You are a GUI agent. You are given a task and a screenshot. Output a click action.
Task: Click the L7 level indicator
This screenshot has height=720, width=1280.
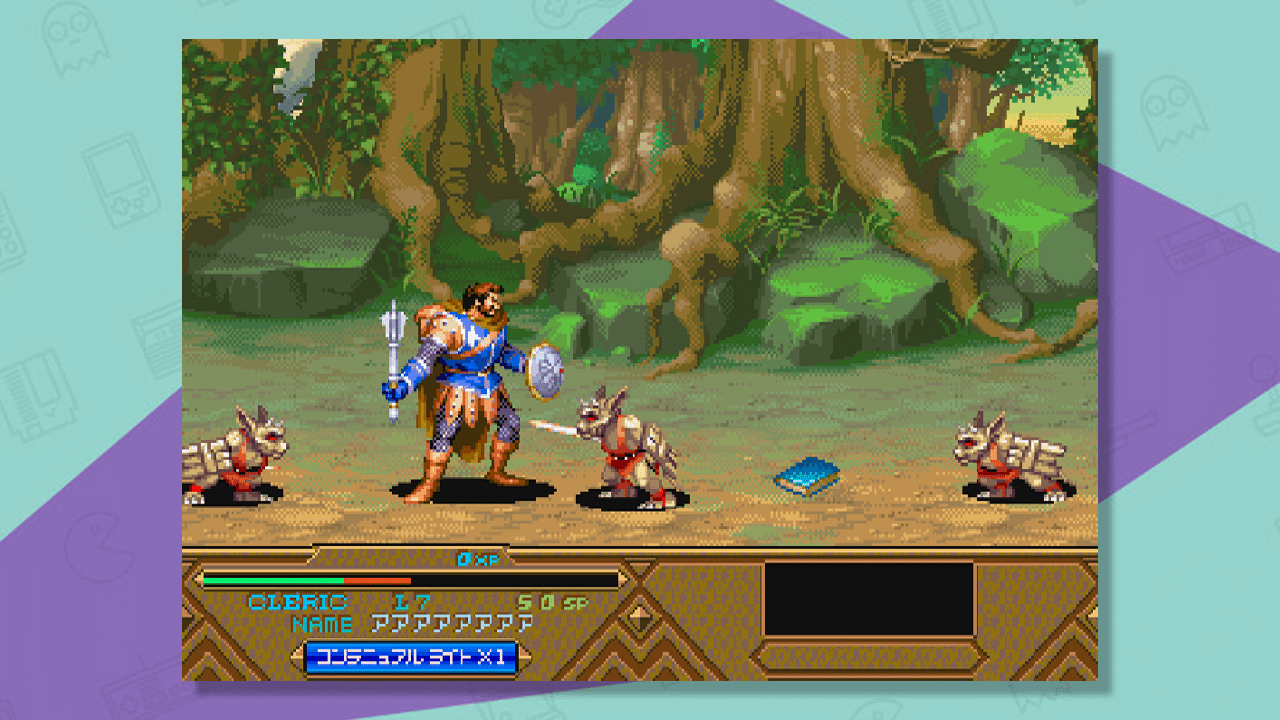pyautogui.click(x=412, y=600)
